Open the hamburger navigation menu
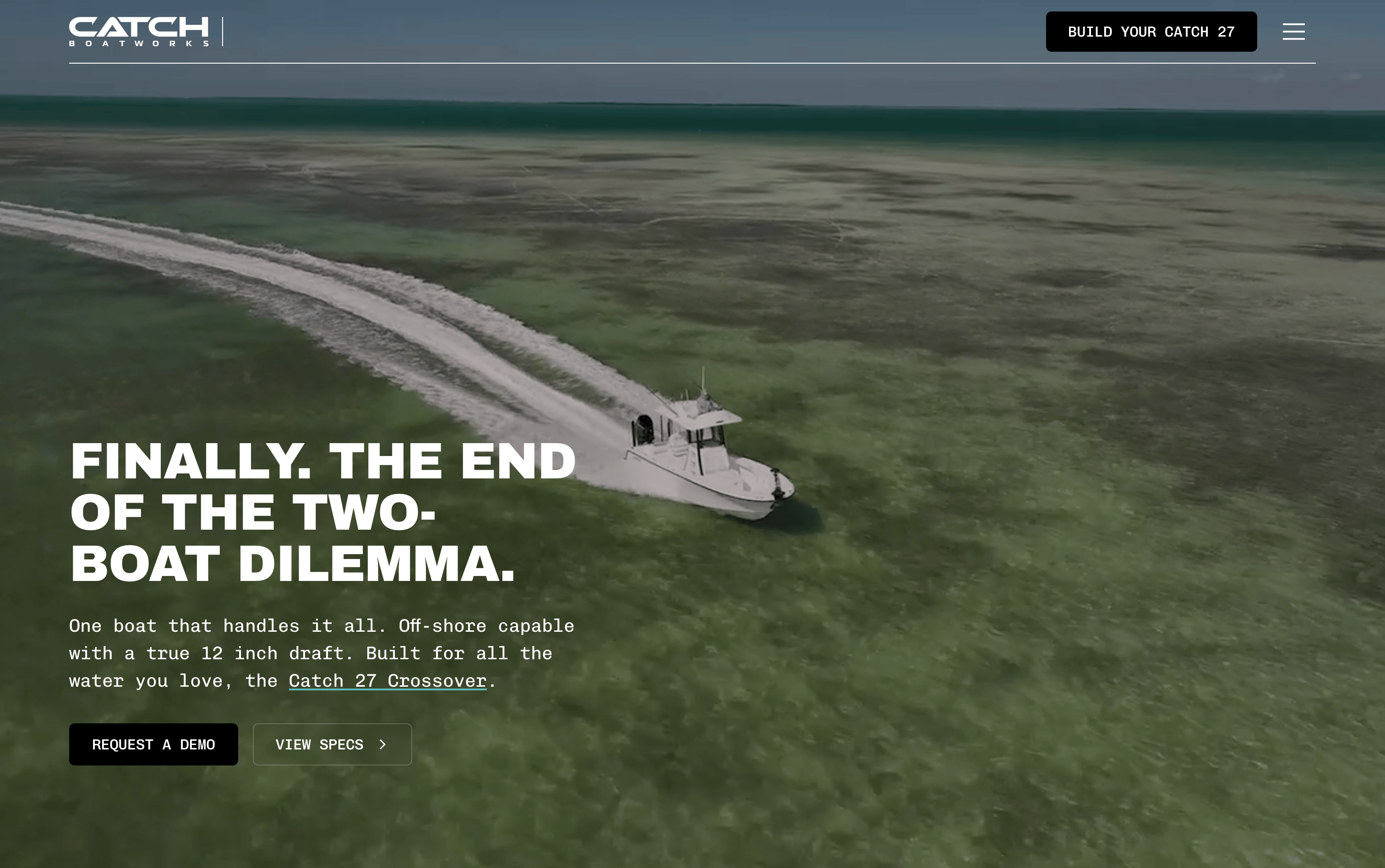This screenshot has height=868, width=1385. [x=1293, y=32]
